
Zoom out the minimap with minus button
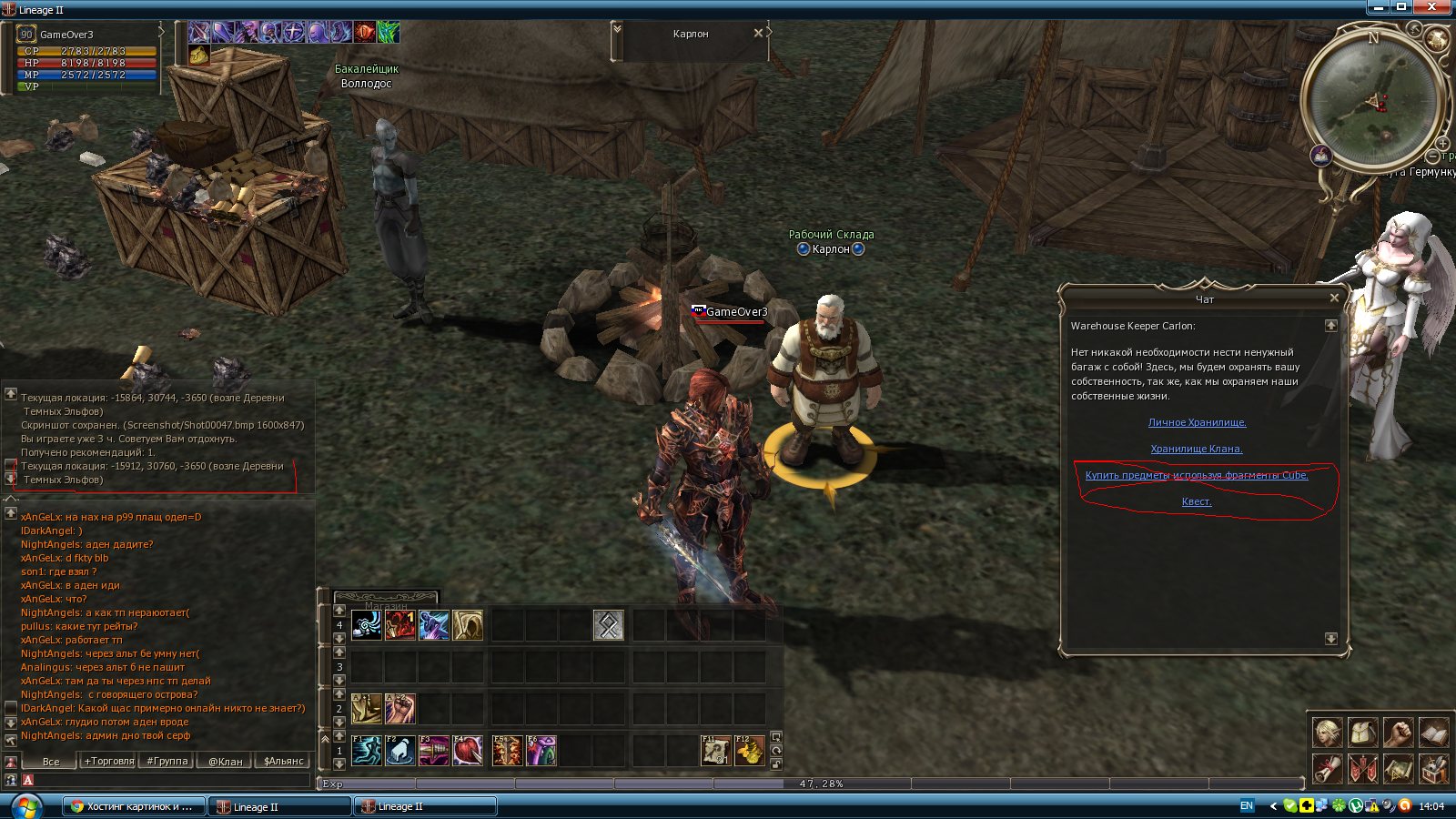point(1431,157)
